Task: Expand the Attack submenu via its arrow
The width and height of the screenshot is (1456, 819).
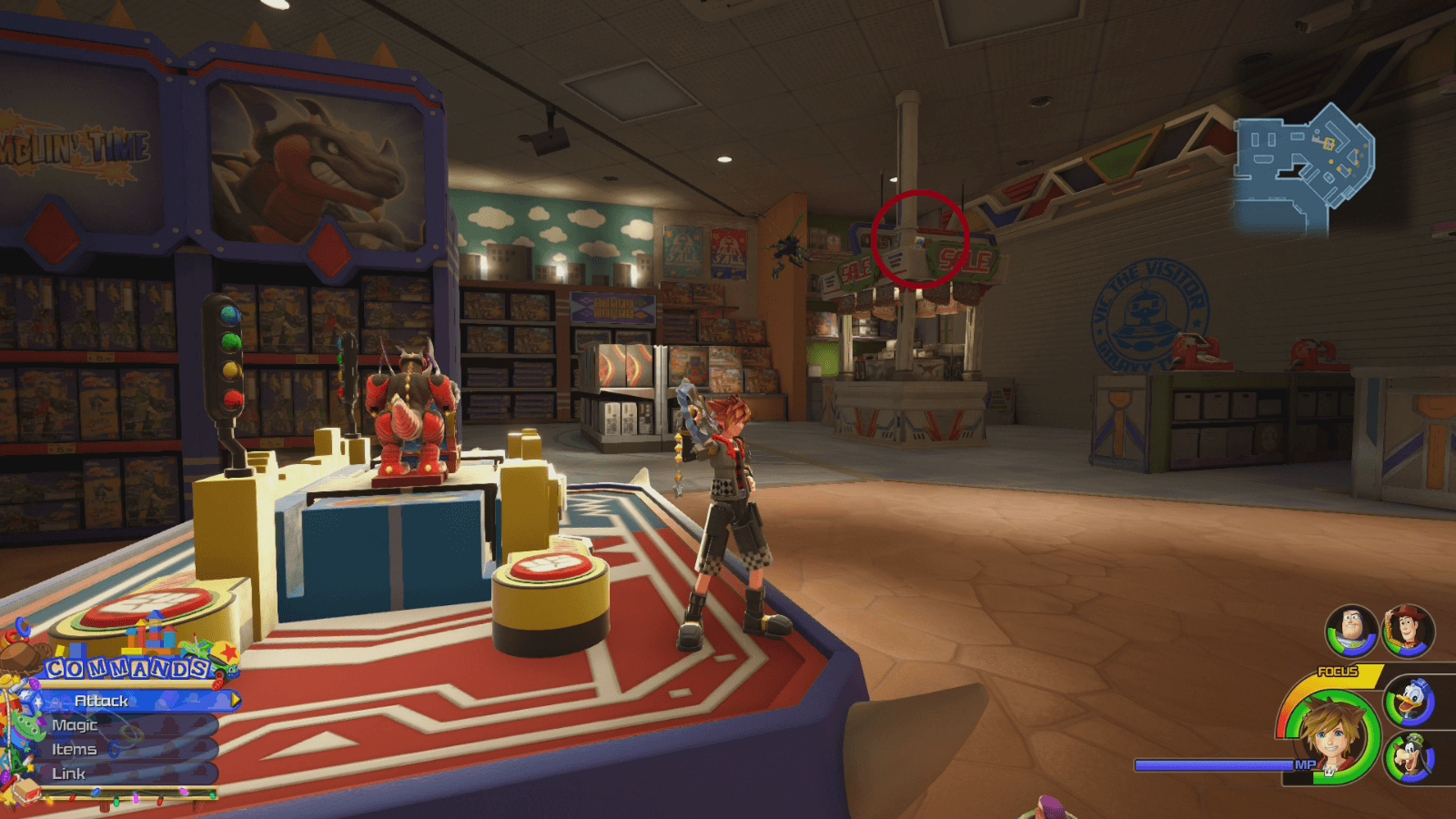Action: click(x=236, y=701)
